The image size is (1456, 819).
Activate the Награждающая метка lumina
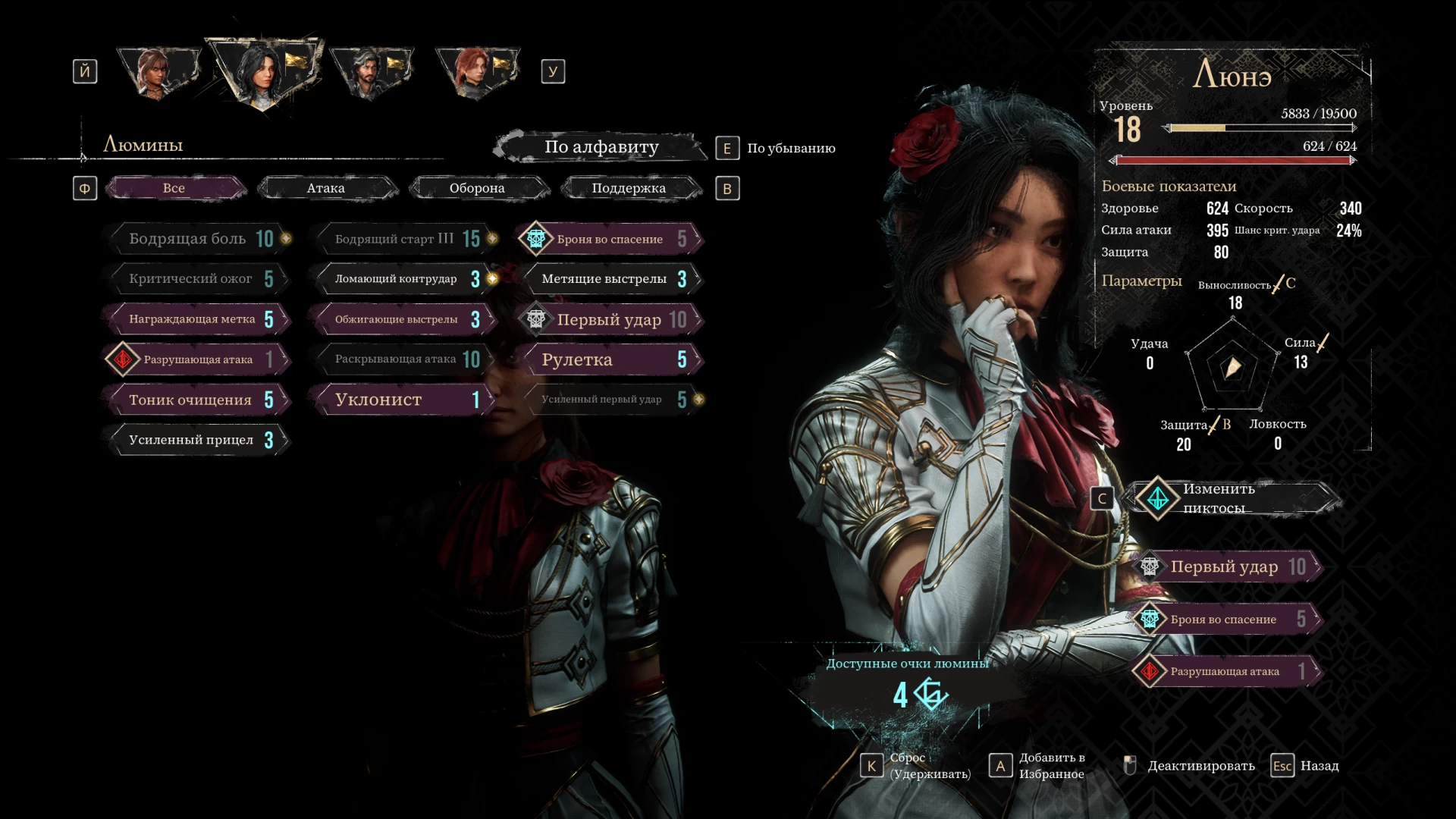197,319
